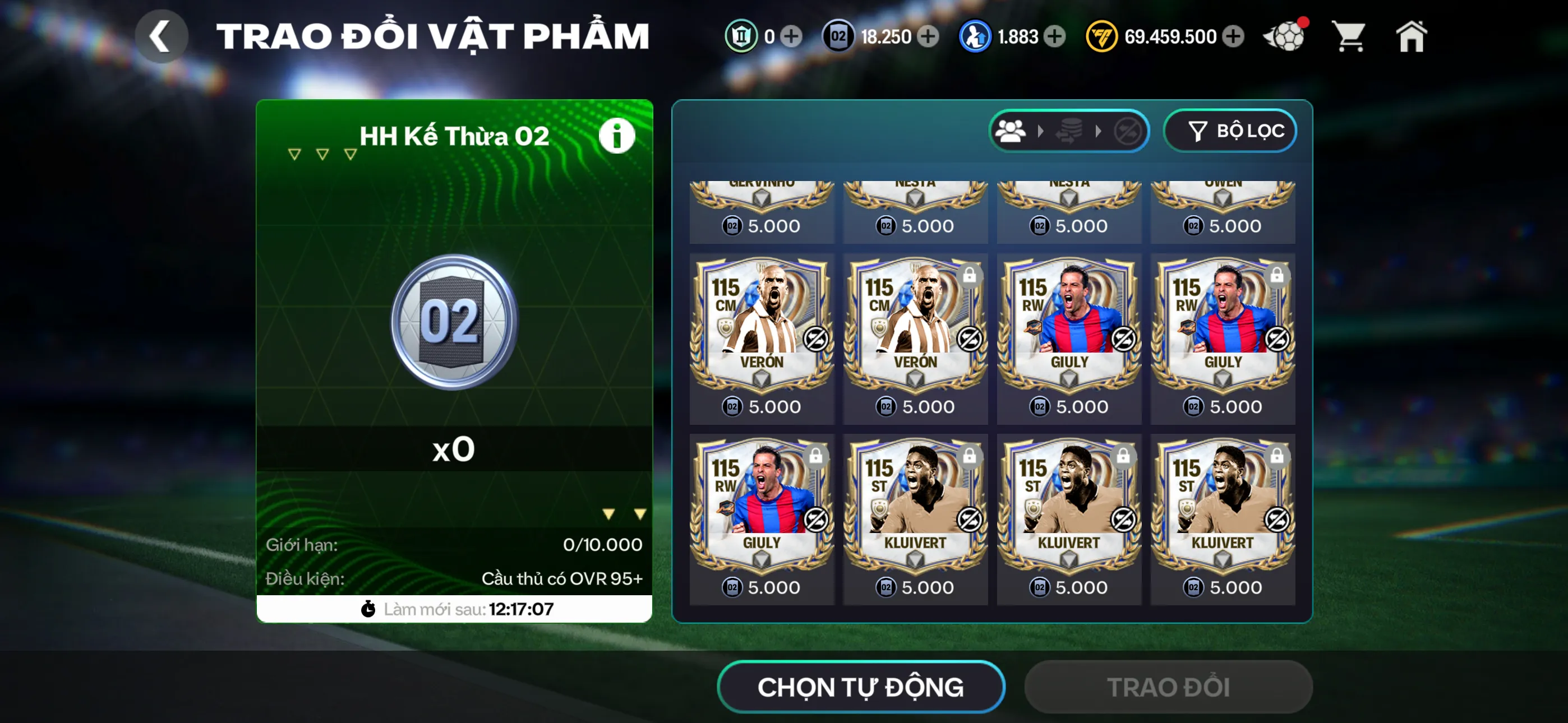The height and width of the screenshot is (723, 1568).
Task: Click the 0/10.000 limit progress row
Action: [454, 544]
